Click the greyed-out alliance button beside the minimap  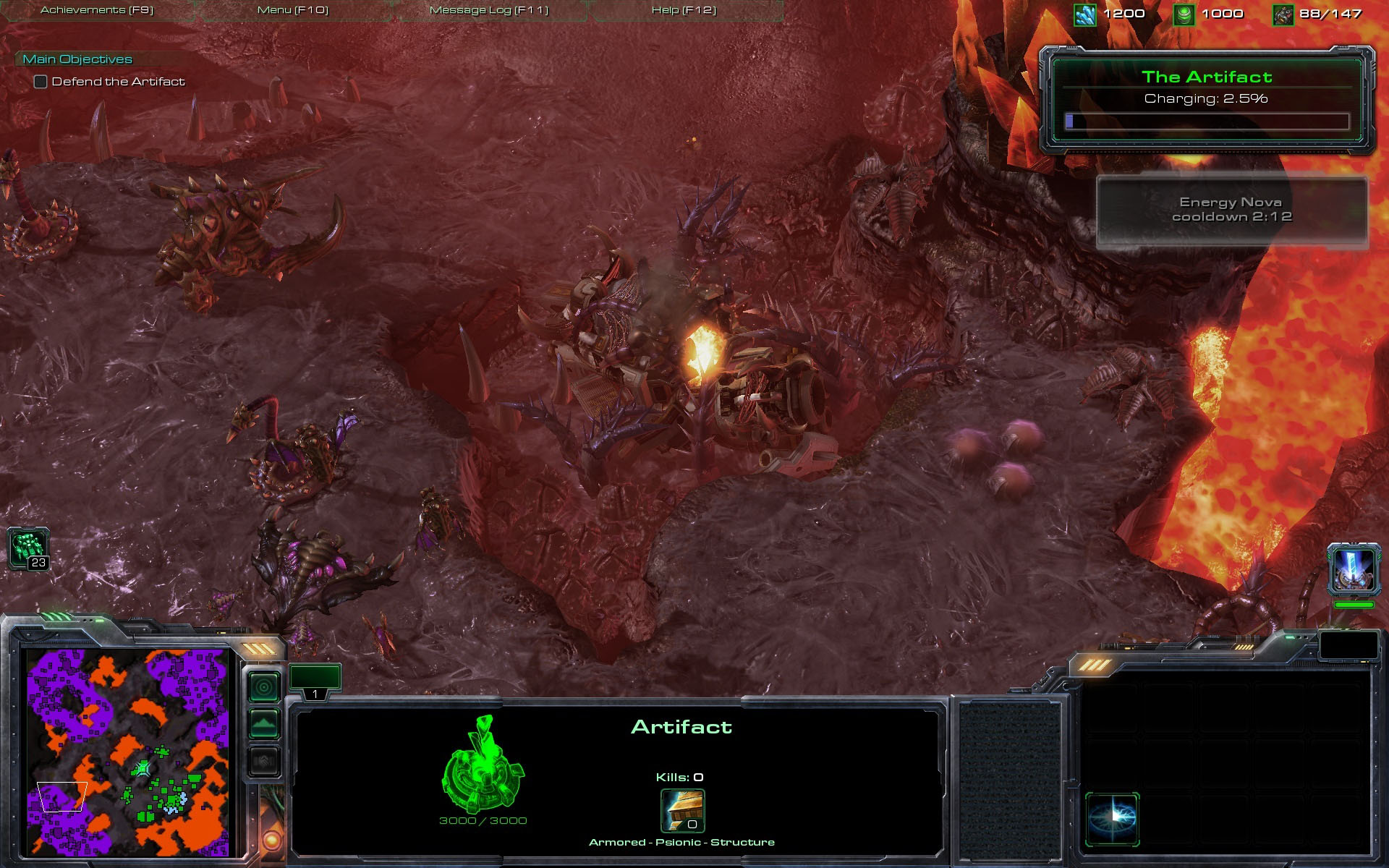[x=264, y=761]
